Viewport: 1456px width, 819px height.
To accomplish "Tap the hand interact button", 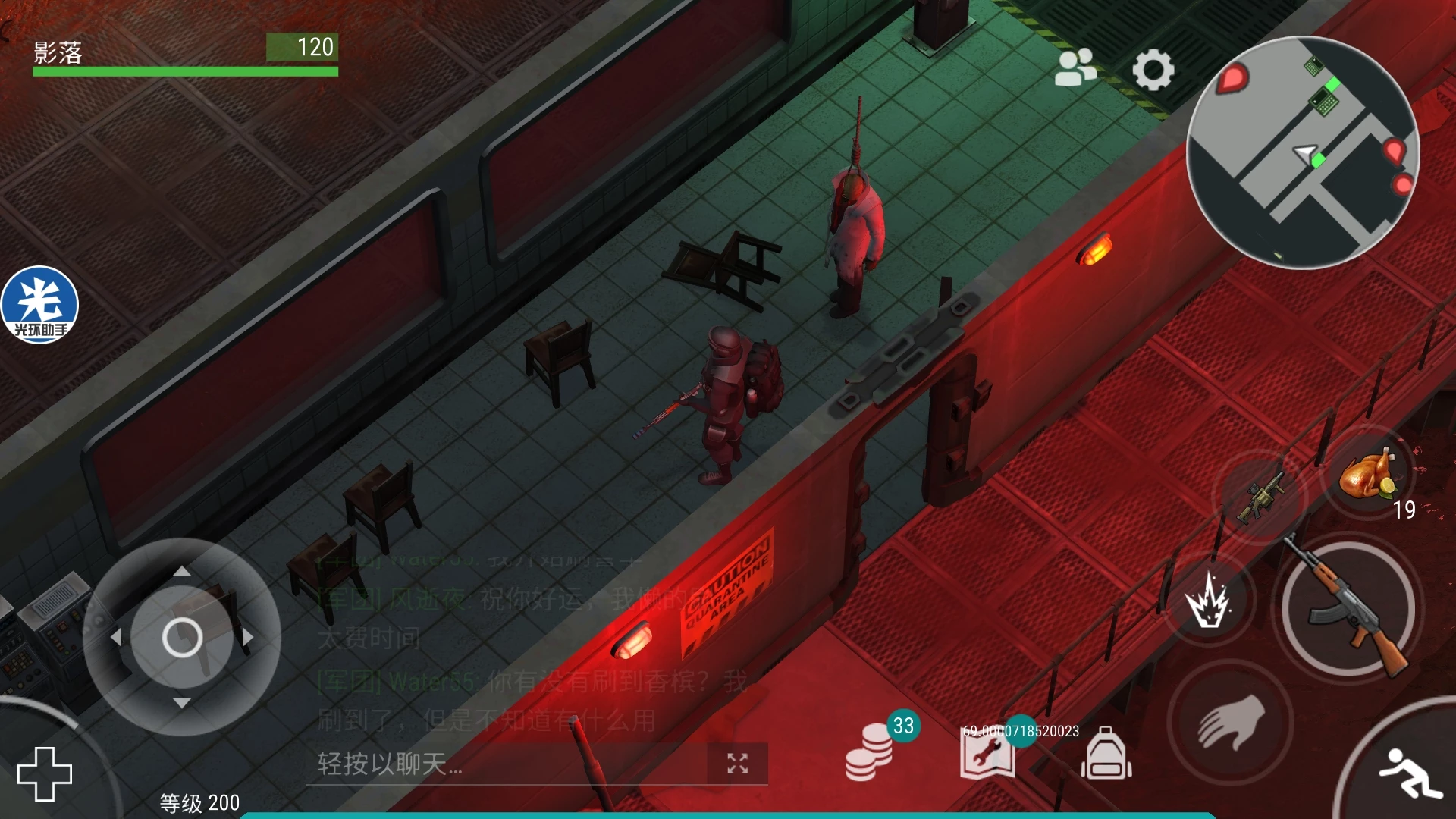I will (x=1230, y=722).
